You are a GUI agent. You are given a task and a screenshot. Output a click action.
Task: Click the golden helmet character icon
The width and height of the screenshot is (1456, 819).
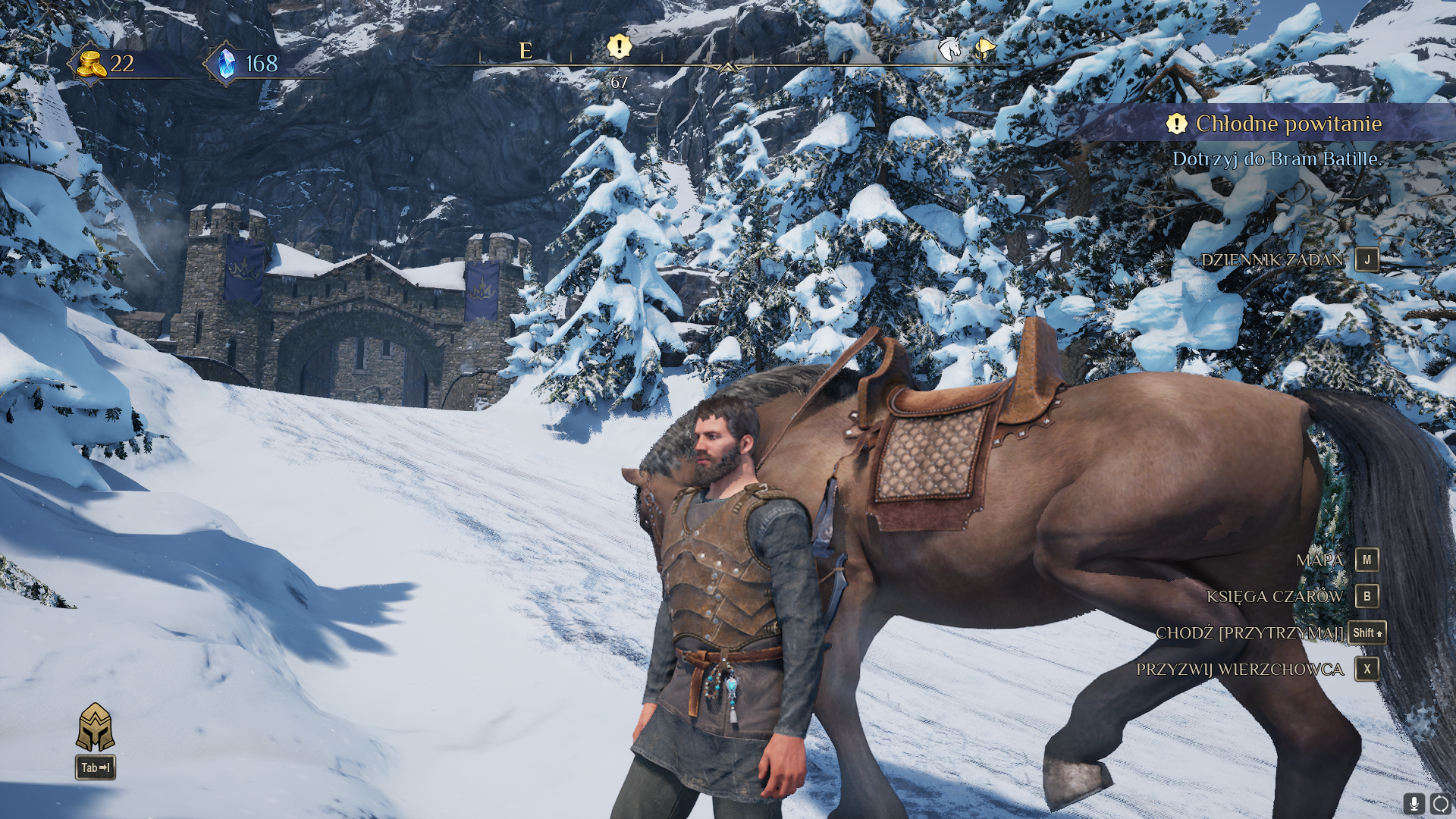[95, 727]
